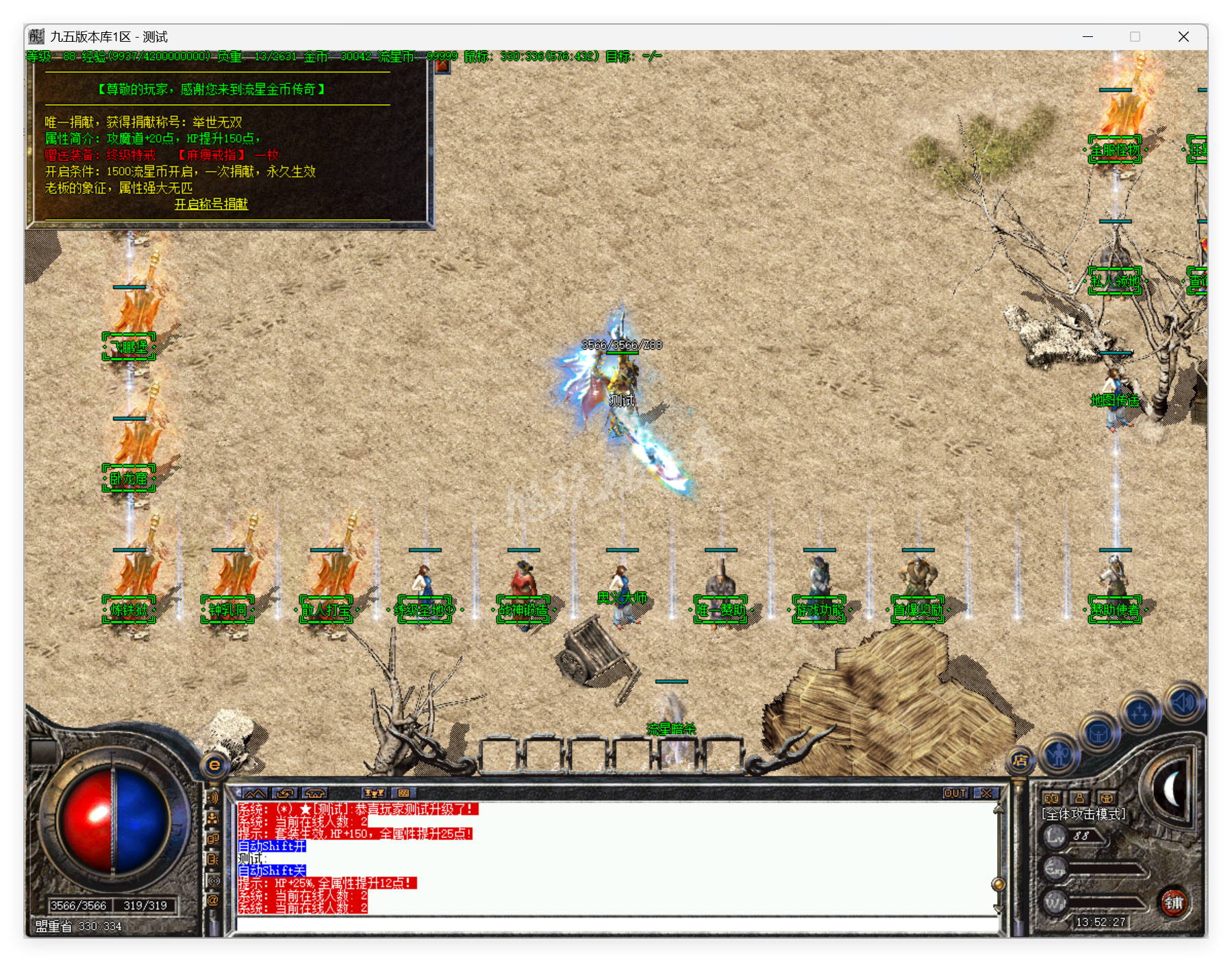Collapse the chat panel with the double-arrow icon

(254, 794)
